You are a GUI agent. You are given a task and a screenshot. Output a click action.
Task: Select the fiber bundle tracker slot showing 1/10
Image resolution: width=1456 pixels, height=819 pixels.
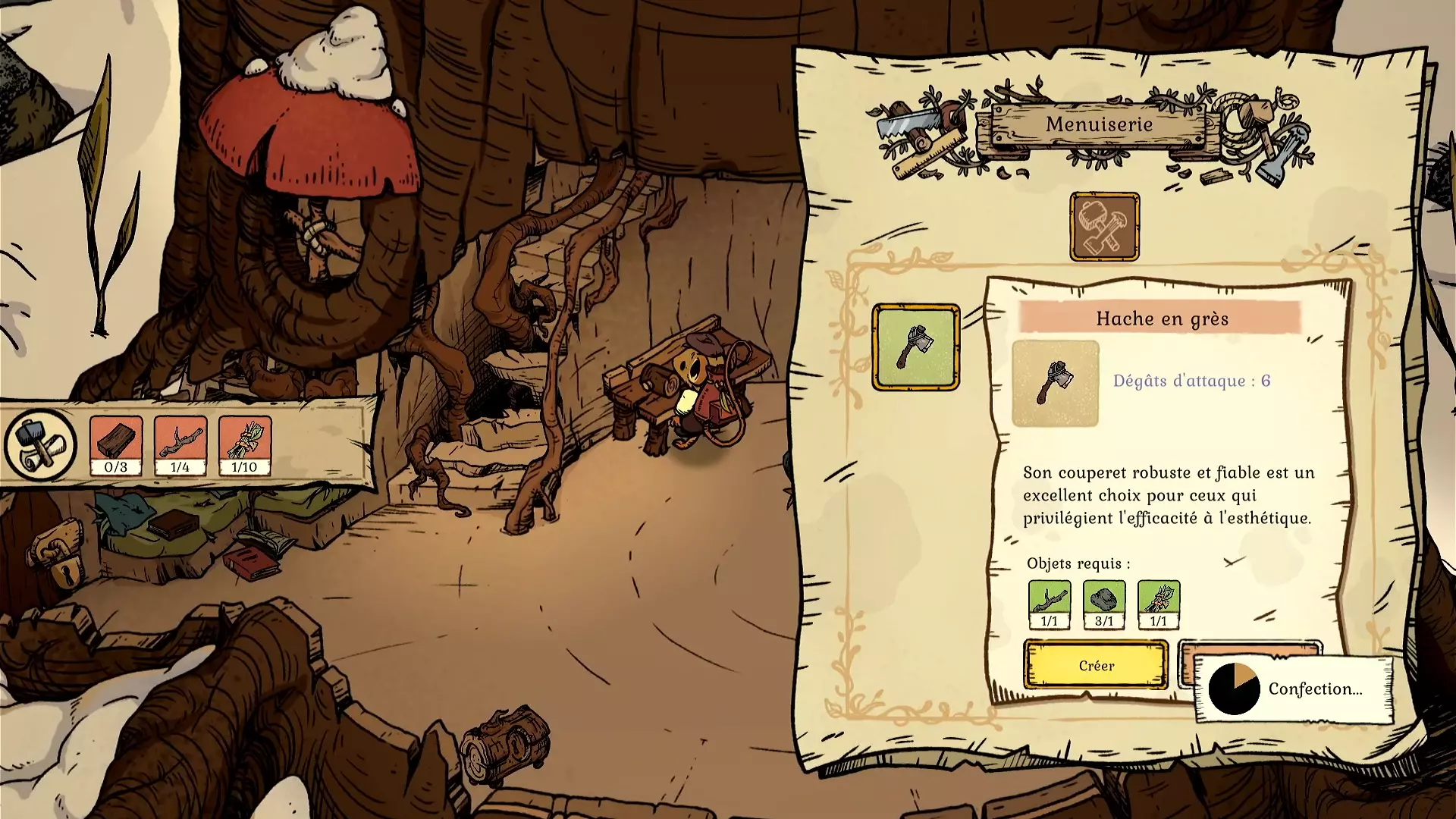[x=245, y=445]
